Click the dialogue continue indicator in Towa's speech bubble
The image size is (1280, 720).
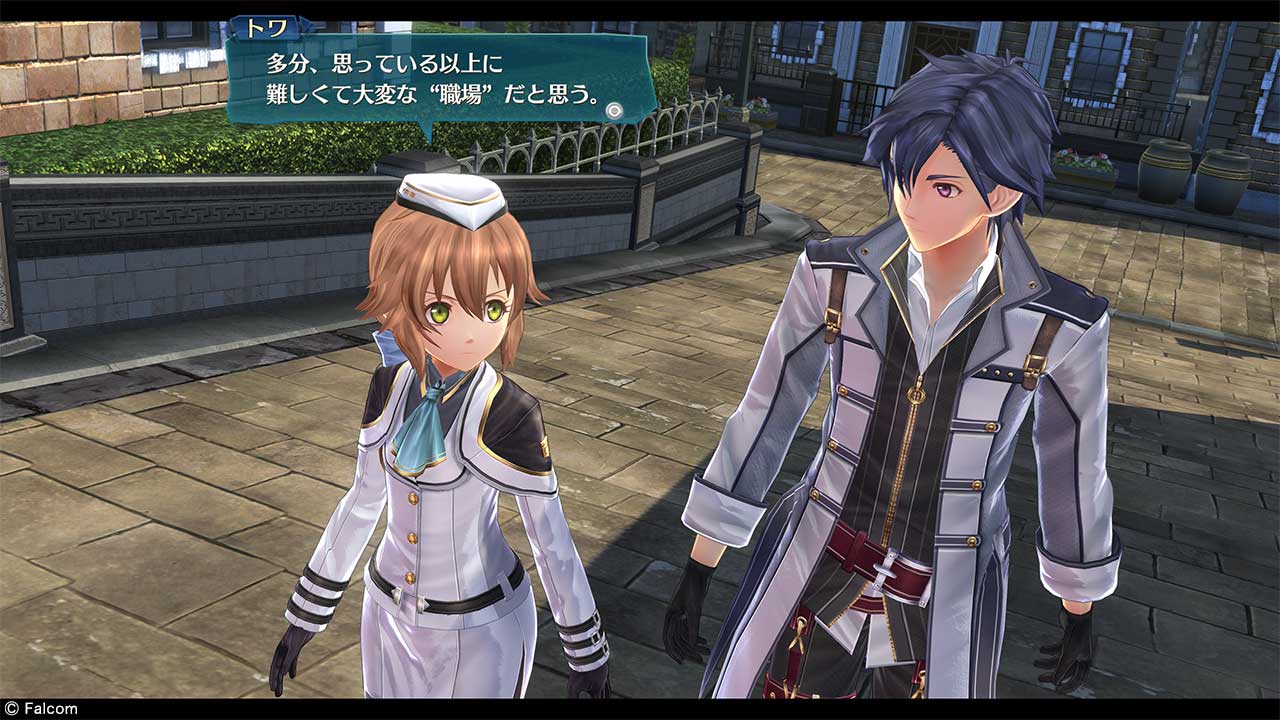614,110
